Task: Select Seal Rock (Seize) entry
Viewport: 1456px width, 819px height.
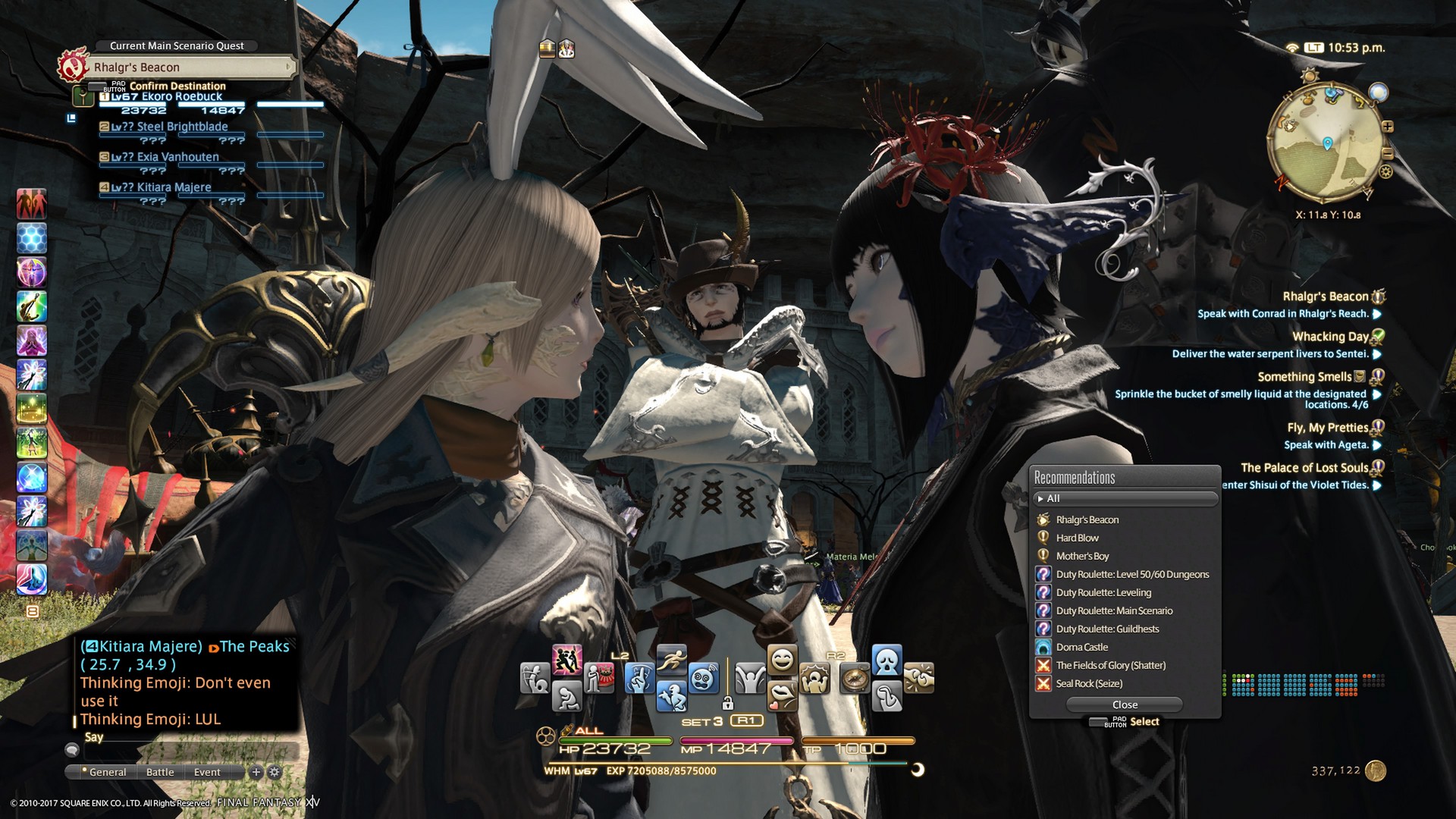Action: click(x=1089, y=683)
